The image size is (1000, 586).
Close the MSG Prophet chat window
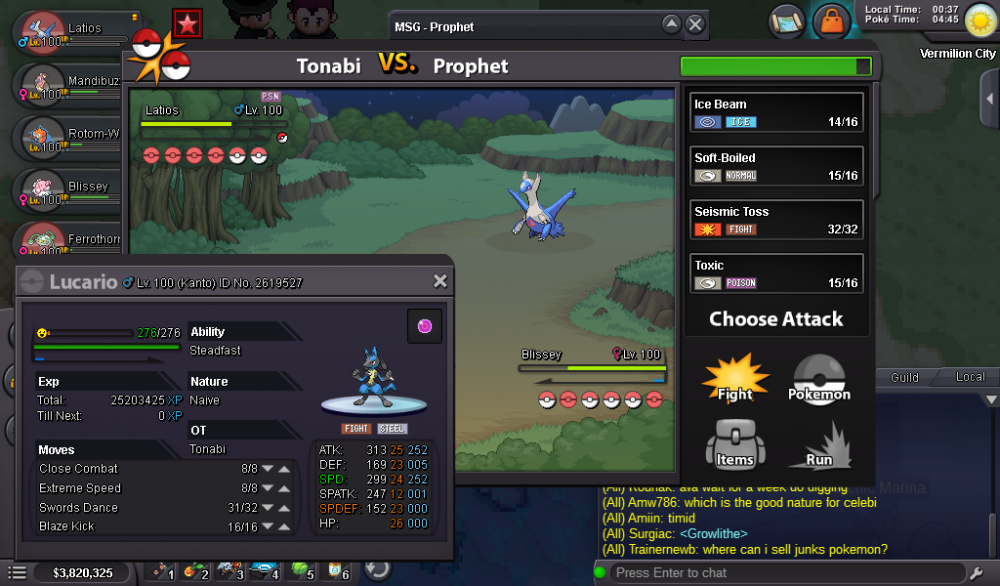[x=695, y=25]
